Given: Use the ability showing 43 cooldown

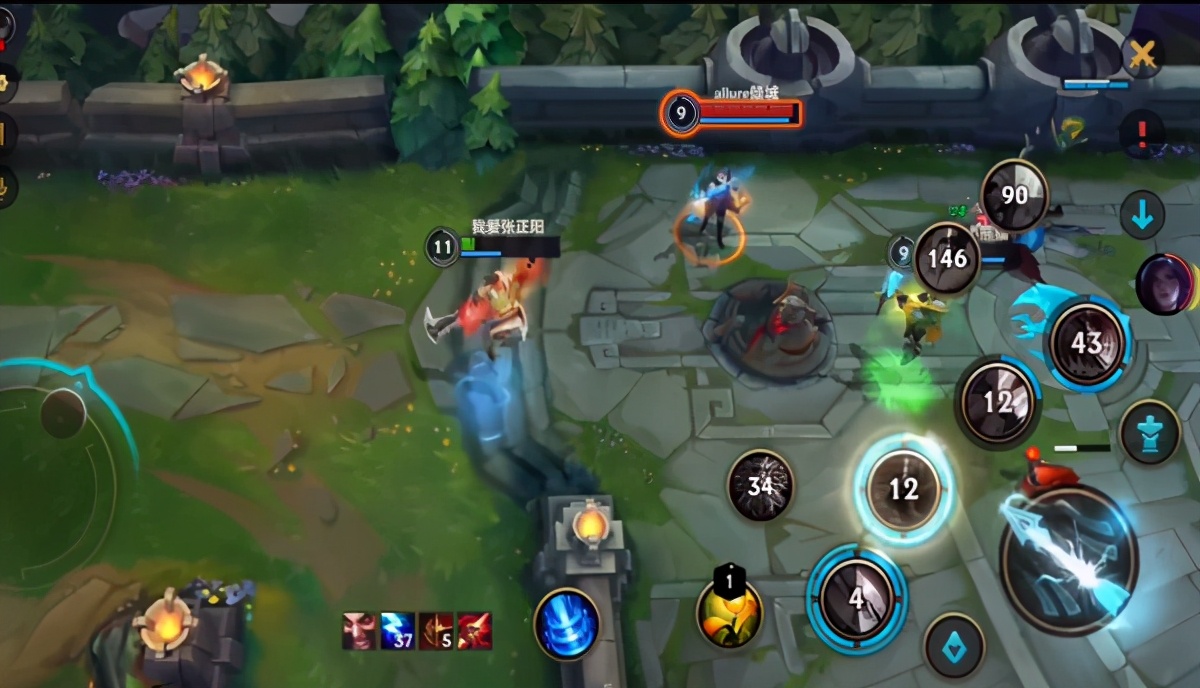Looking at the screenshot, I should coord(1086,343).
